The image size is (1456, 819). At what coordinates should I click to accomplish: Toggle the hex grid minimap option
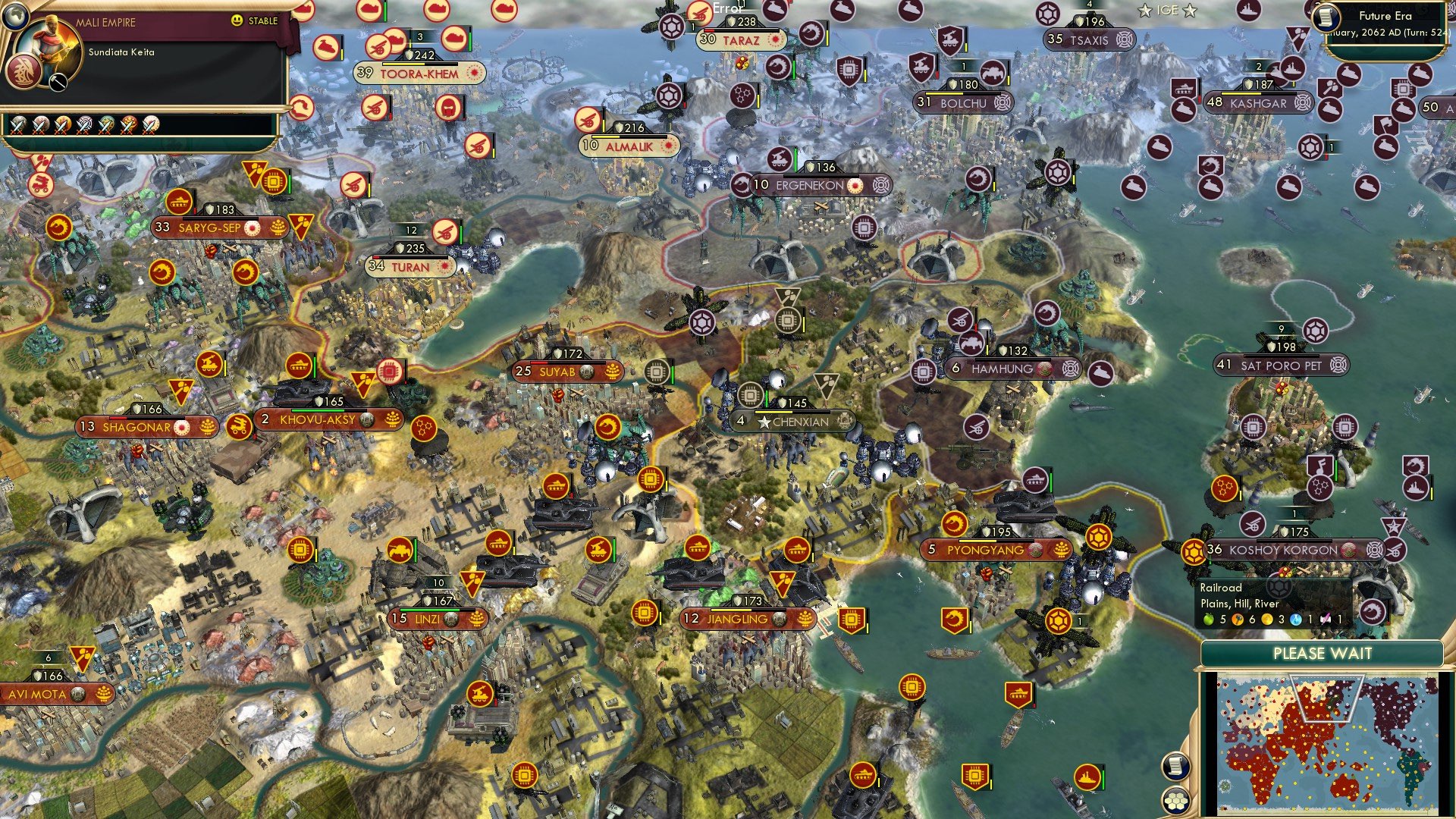click(1175, 800)
